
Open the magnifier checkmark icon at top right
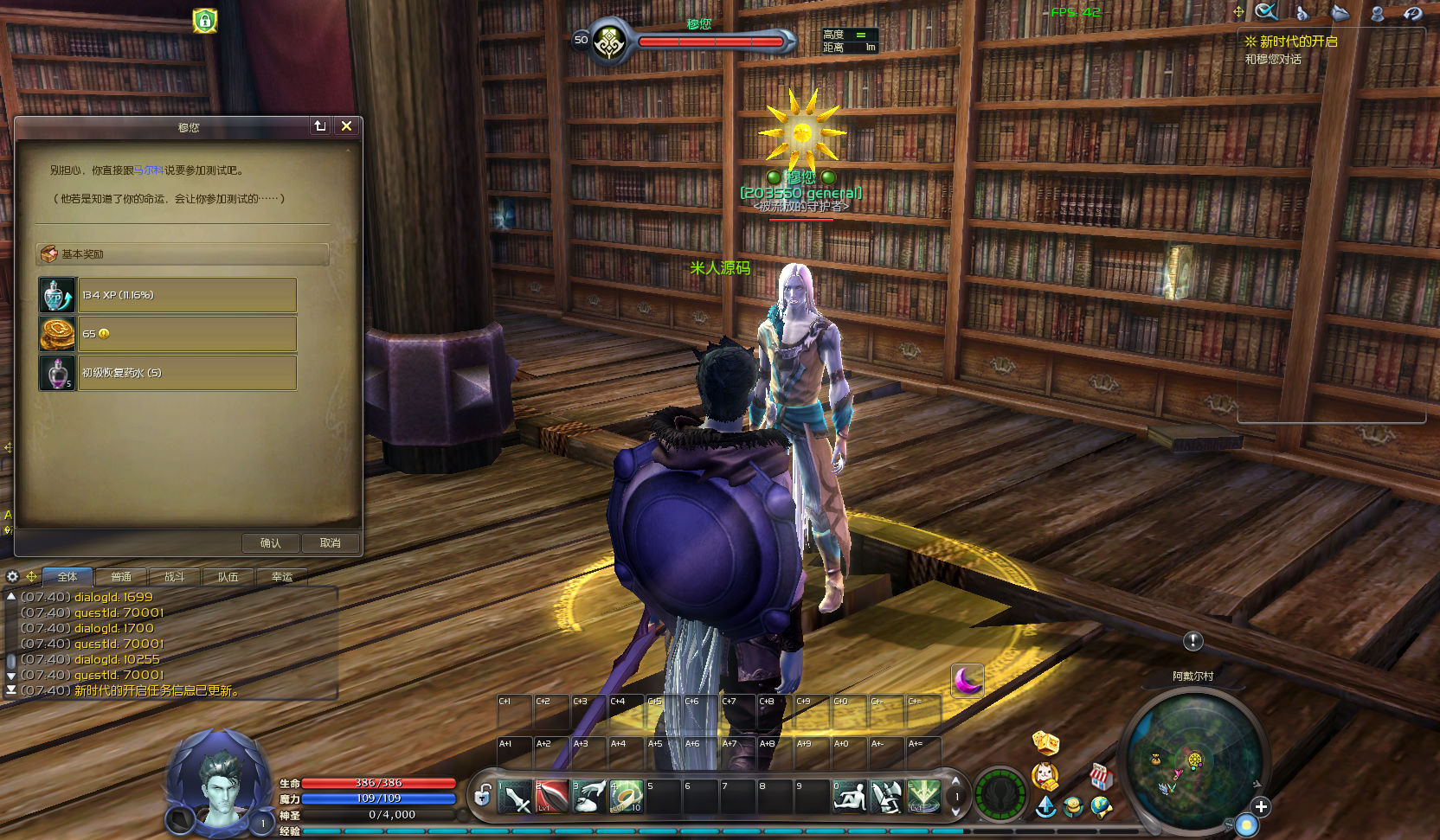(x=1266, y=12)
